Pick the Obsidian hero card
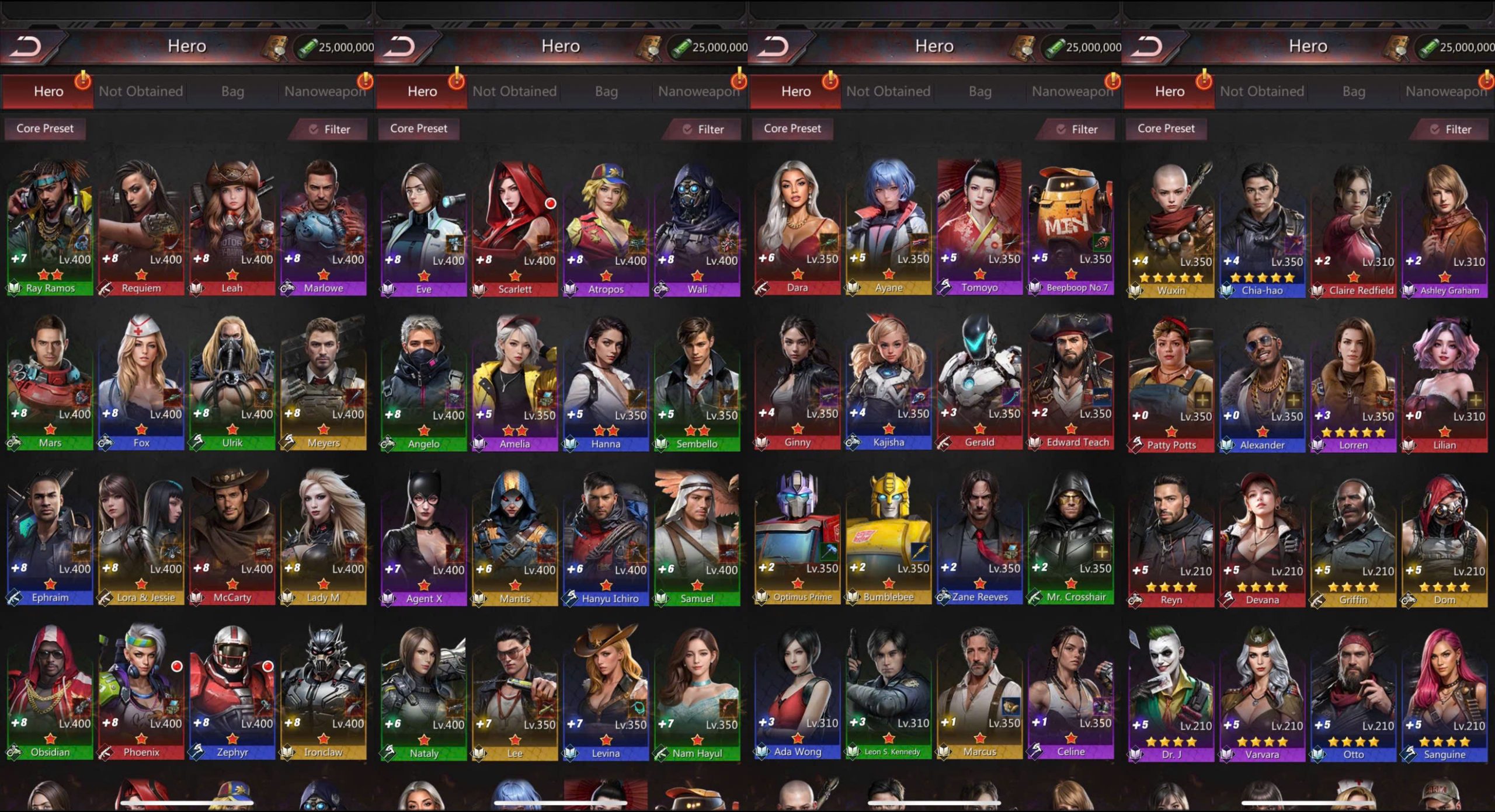Screen dimensions: 1495x812 point(50,692)
